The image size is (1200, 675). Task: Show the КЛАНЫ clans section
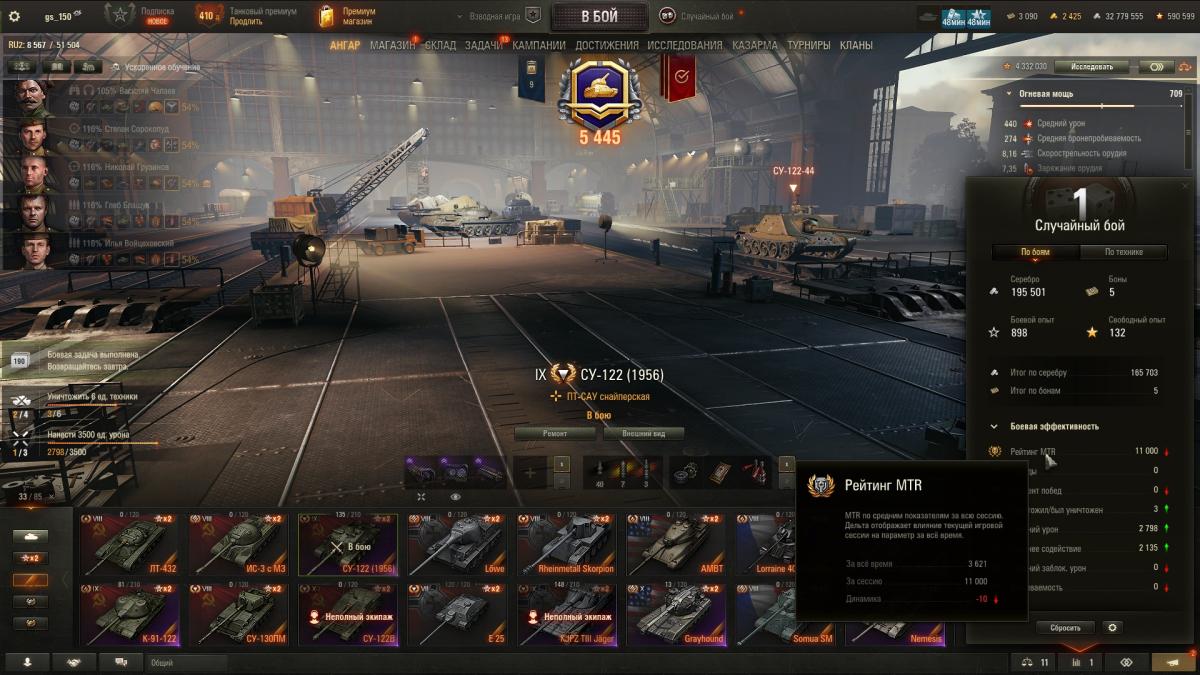[x=856, y=45]
